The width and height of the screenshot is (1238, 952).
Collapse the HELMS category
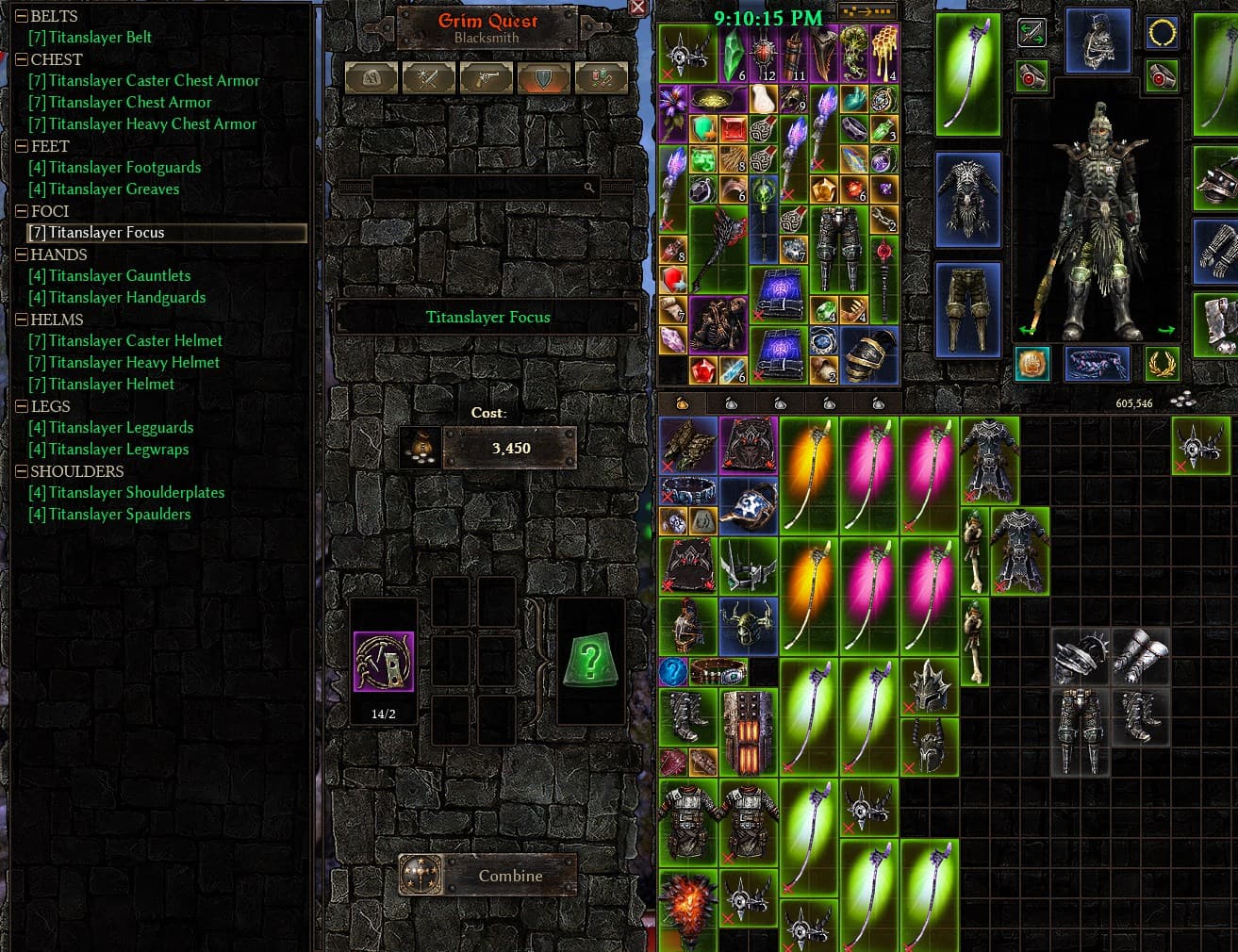point(24,320)
